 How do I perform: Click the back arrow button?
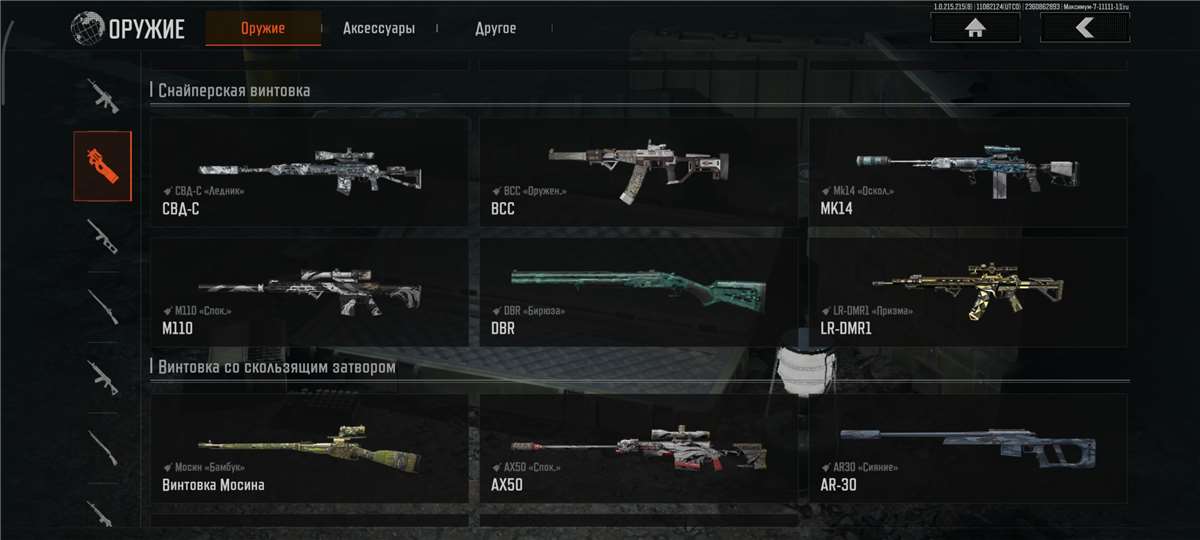pos(1085,28)
